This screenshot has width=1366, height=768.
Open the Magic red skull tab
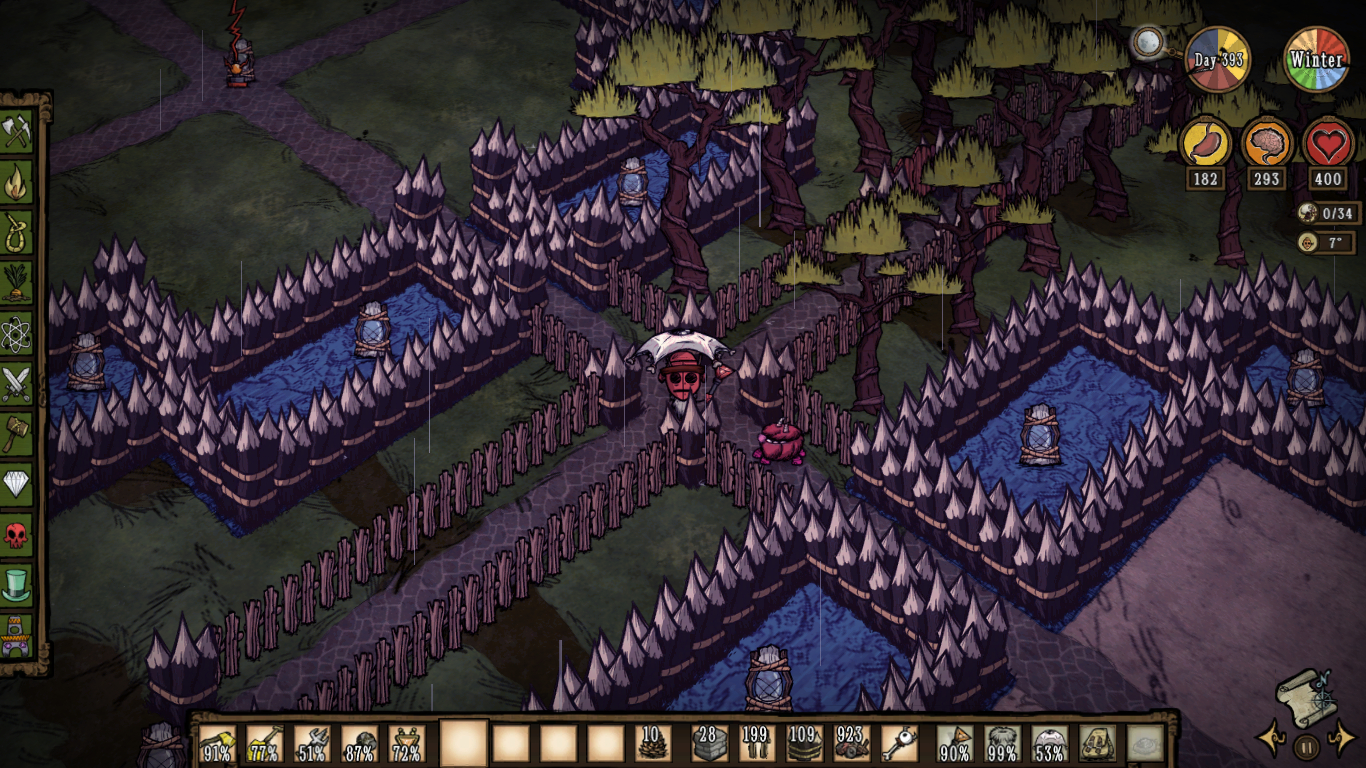(x=17, y=535)
